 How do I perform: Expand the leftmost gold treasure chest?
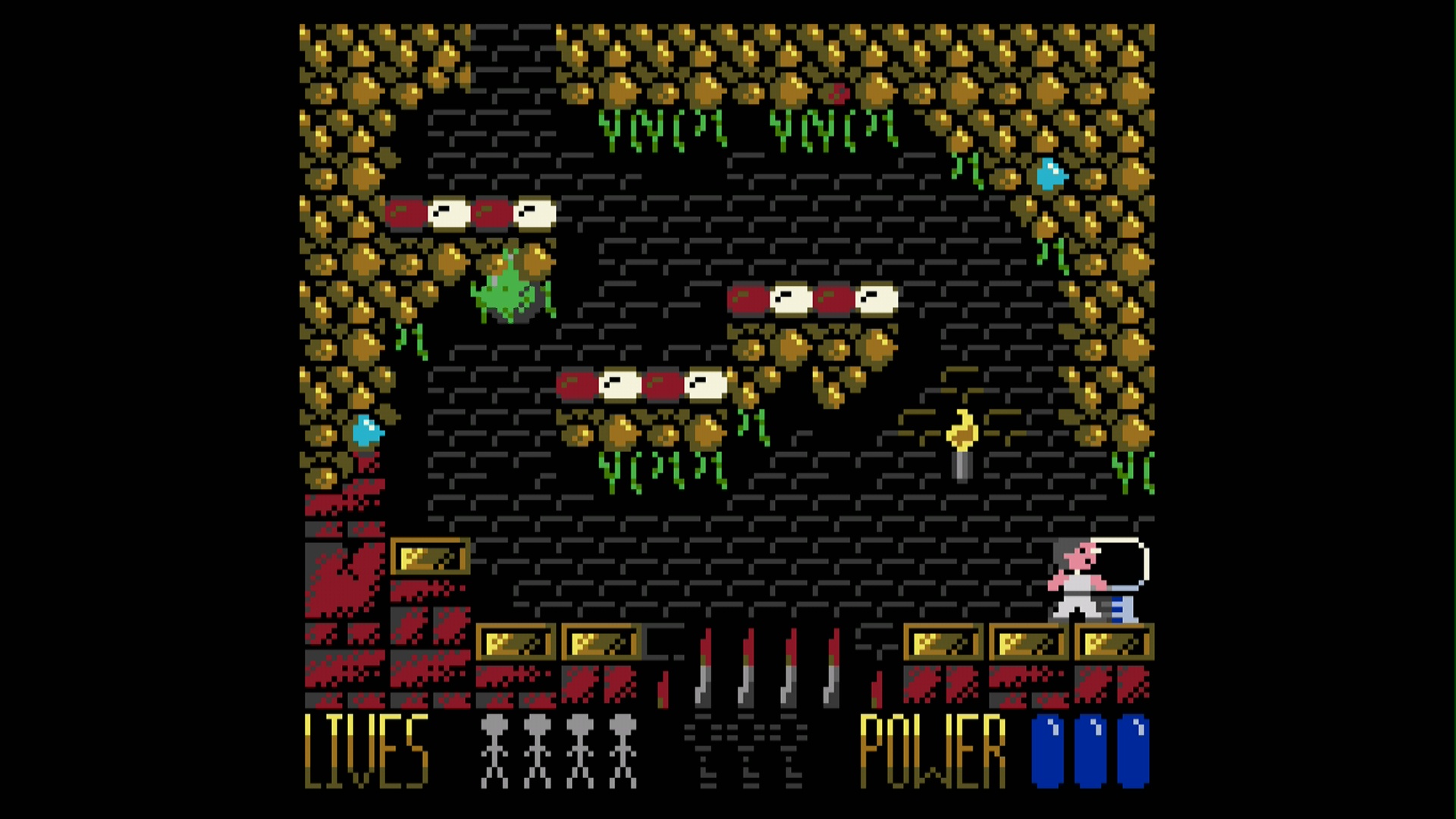point(428,555)
